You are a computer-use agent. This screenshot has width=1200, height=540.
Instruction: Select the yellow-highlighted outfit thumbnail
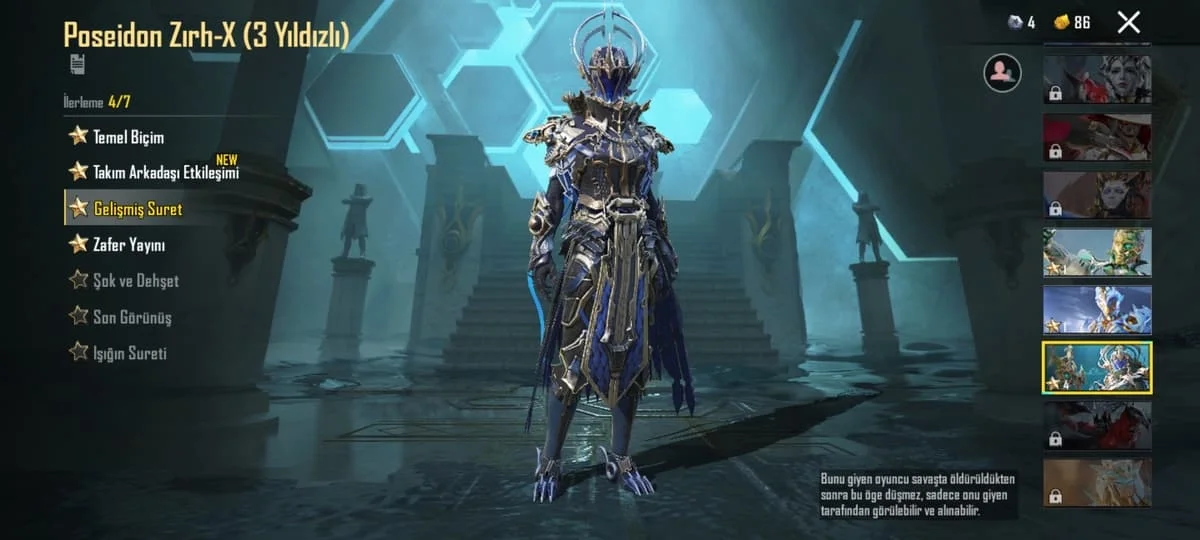coord(1097,367)
